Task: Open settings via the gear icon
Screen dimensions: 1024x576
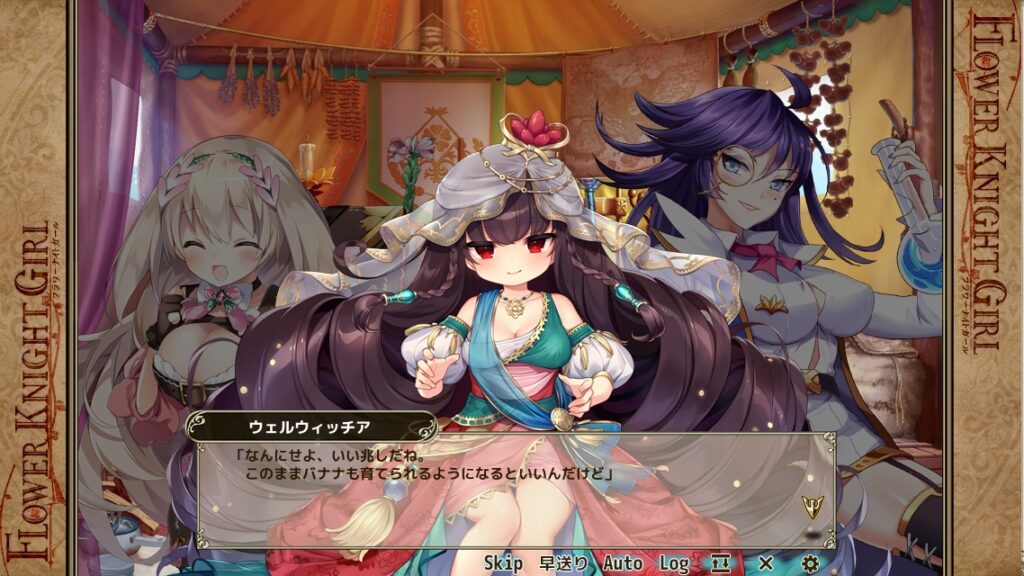Action: pyautogui.click(x=811, y=563)
